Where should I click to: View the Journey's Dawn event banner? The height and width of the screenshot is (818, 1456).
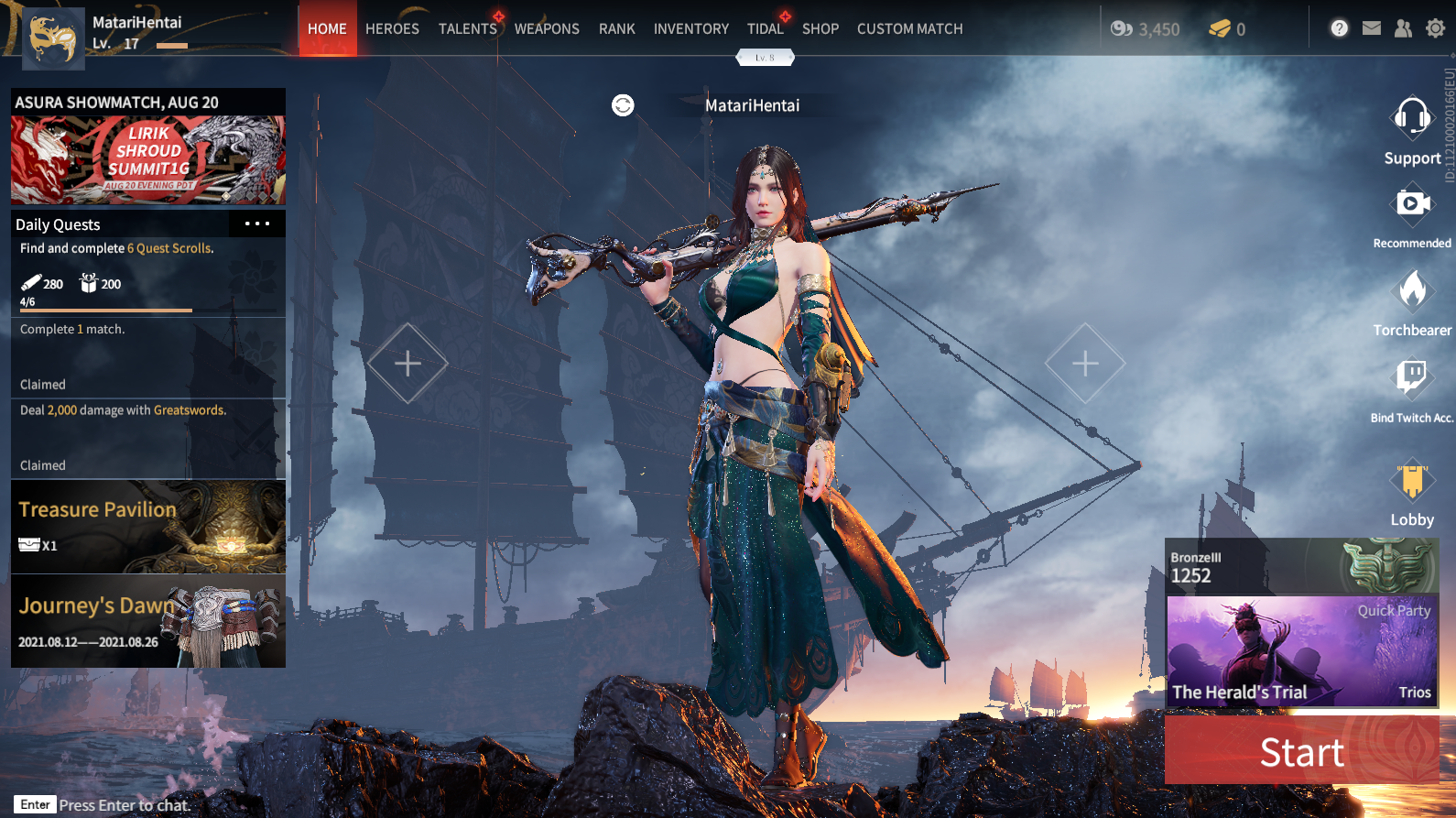(148, 621)
